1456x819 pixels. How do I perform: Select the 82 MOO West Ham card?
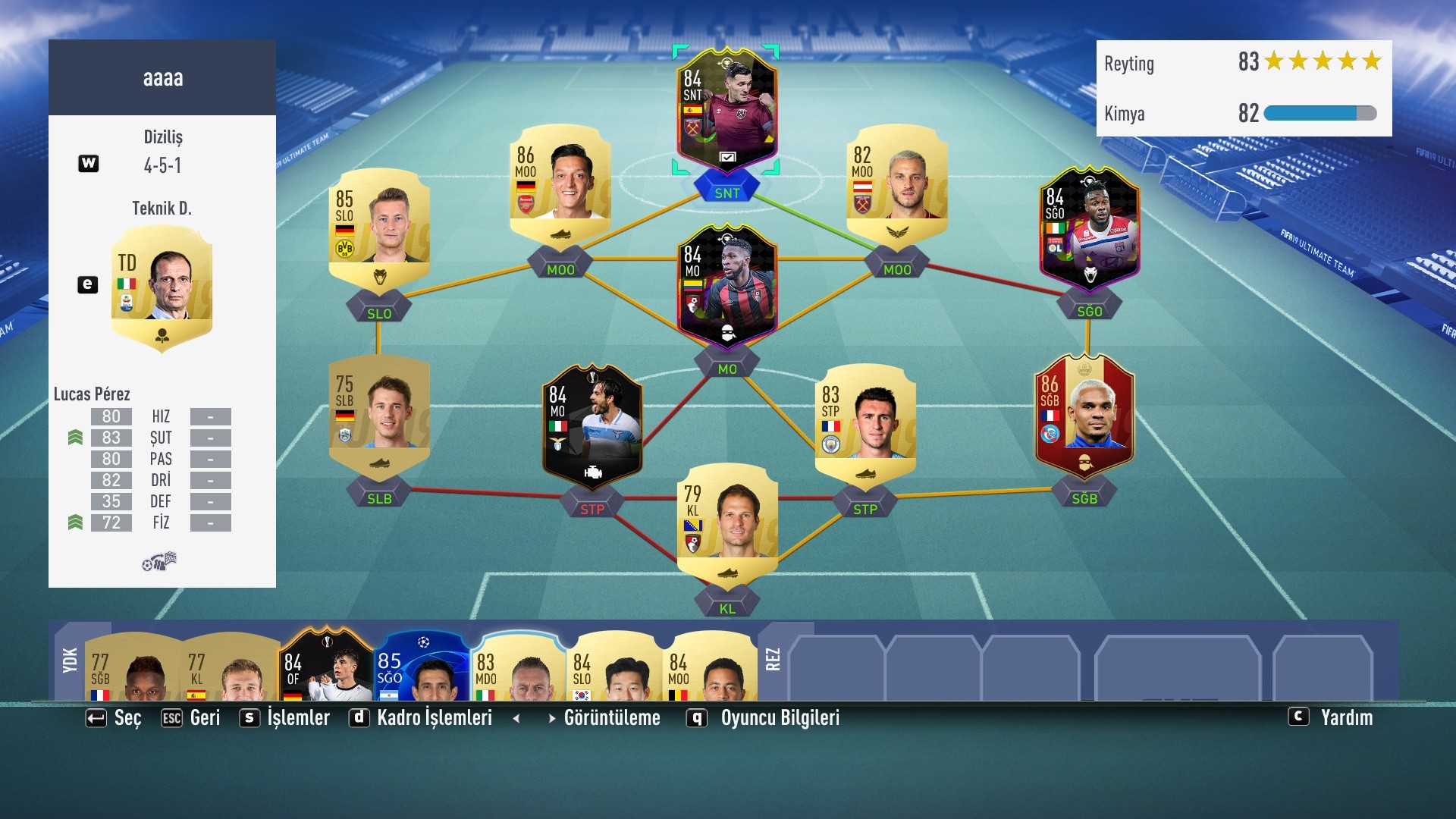pyautogui.click(x=896, y=182)
